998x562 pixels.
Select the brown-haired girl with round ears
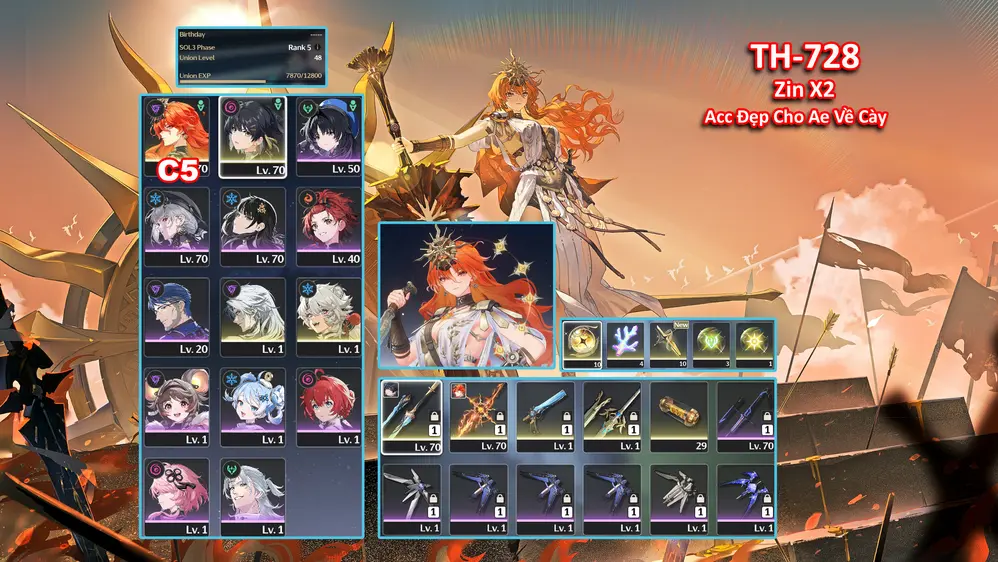177,407
